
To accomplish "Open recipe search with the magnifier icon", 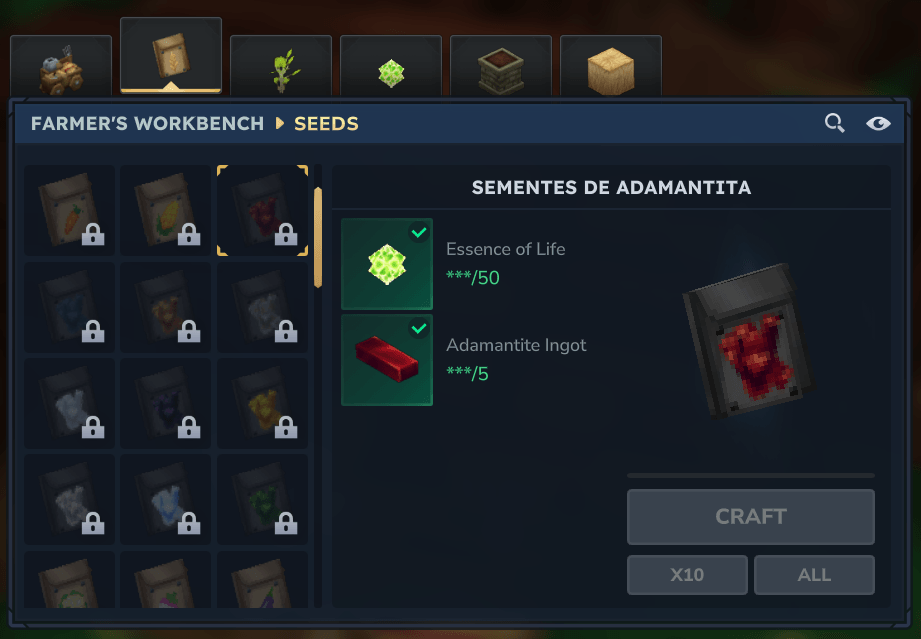I will pos(834,123).
